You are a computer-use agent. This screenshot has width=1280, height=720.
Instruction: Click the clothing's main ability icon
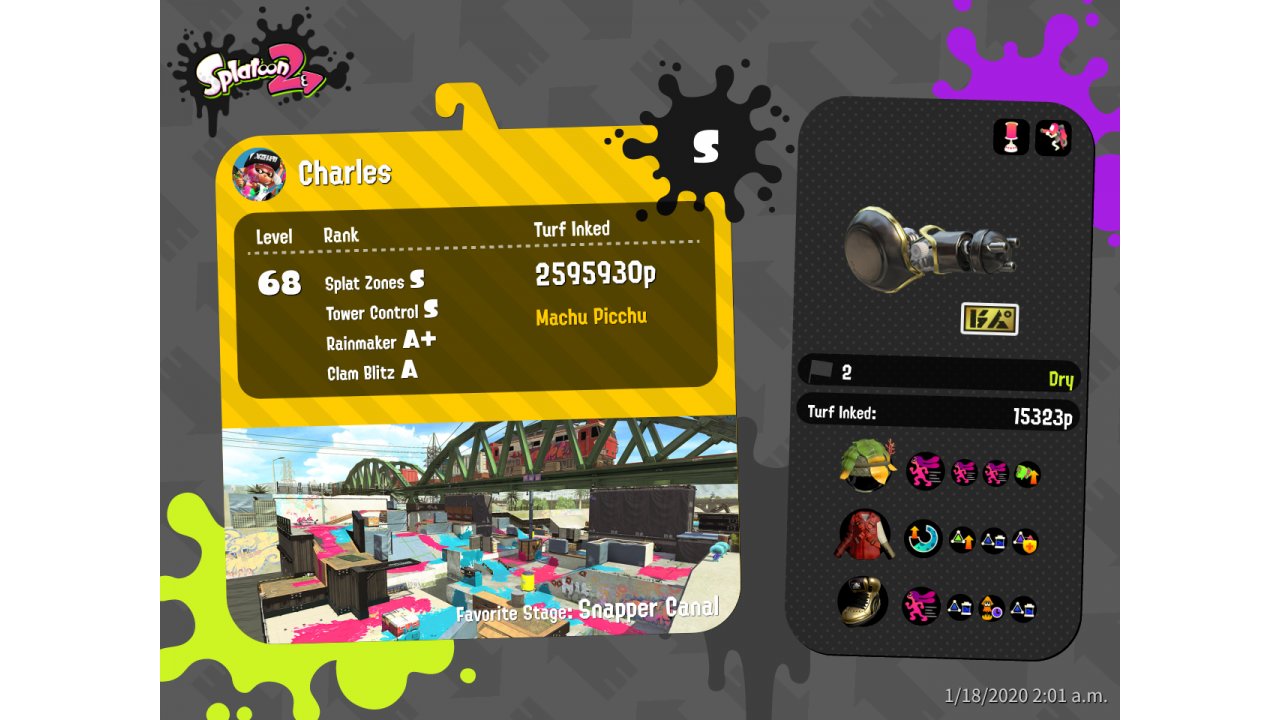(x=923, y=538)
